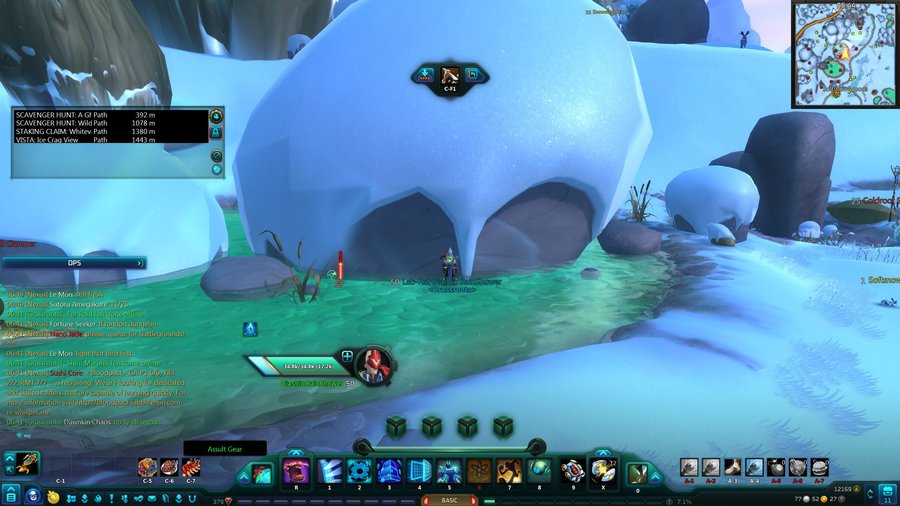
Task: Toggle the lock icon on the path tracker
Action: (x=216, y=133)
